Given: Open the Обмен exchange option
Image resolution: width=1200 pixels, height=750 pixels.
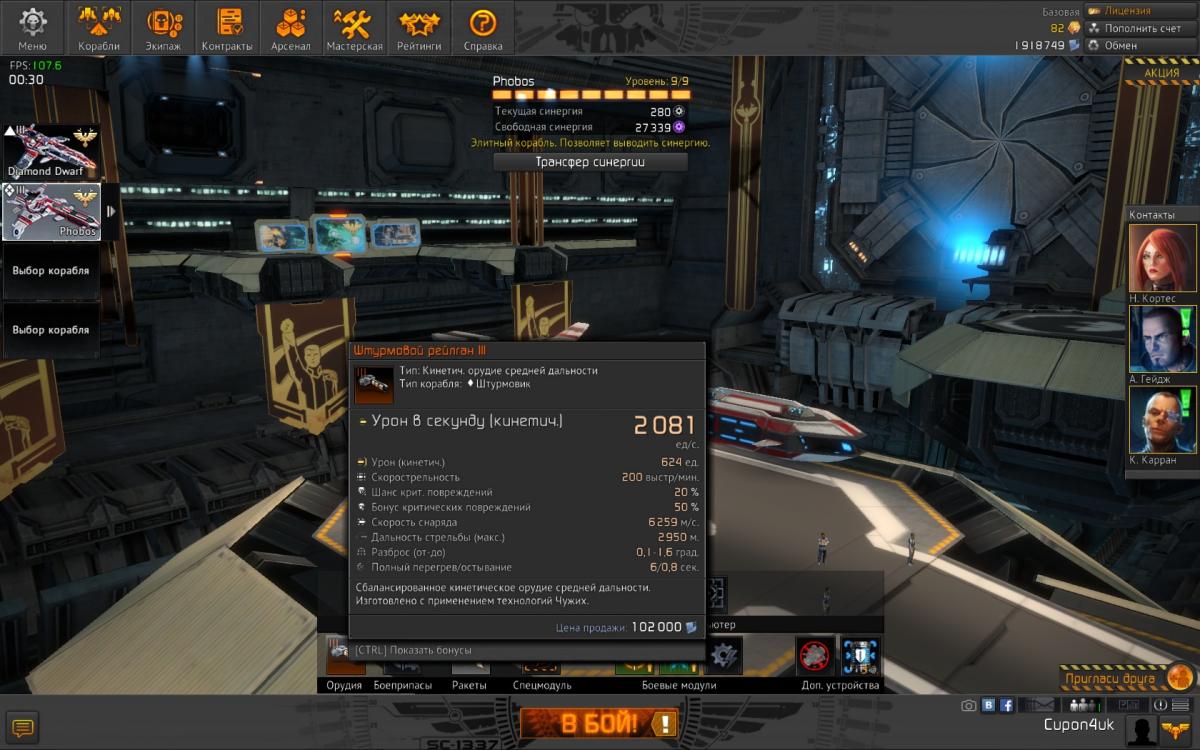Looking at the screenshot, I should pyautogui.click(x=1120, y=45).
